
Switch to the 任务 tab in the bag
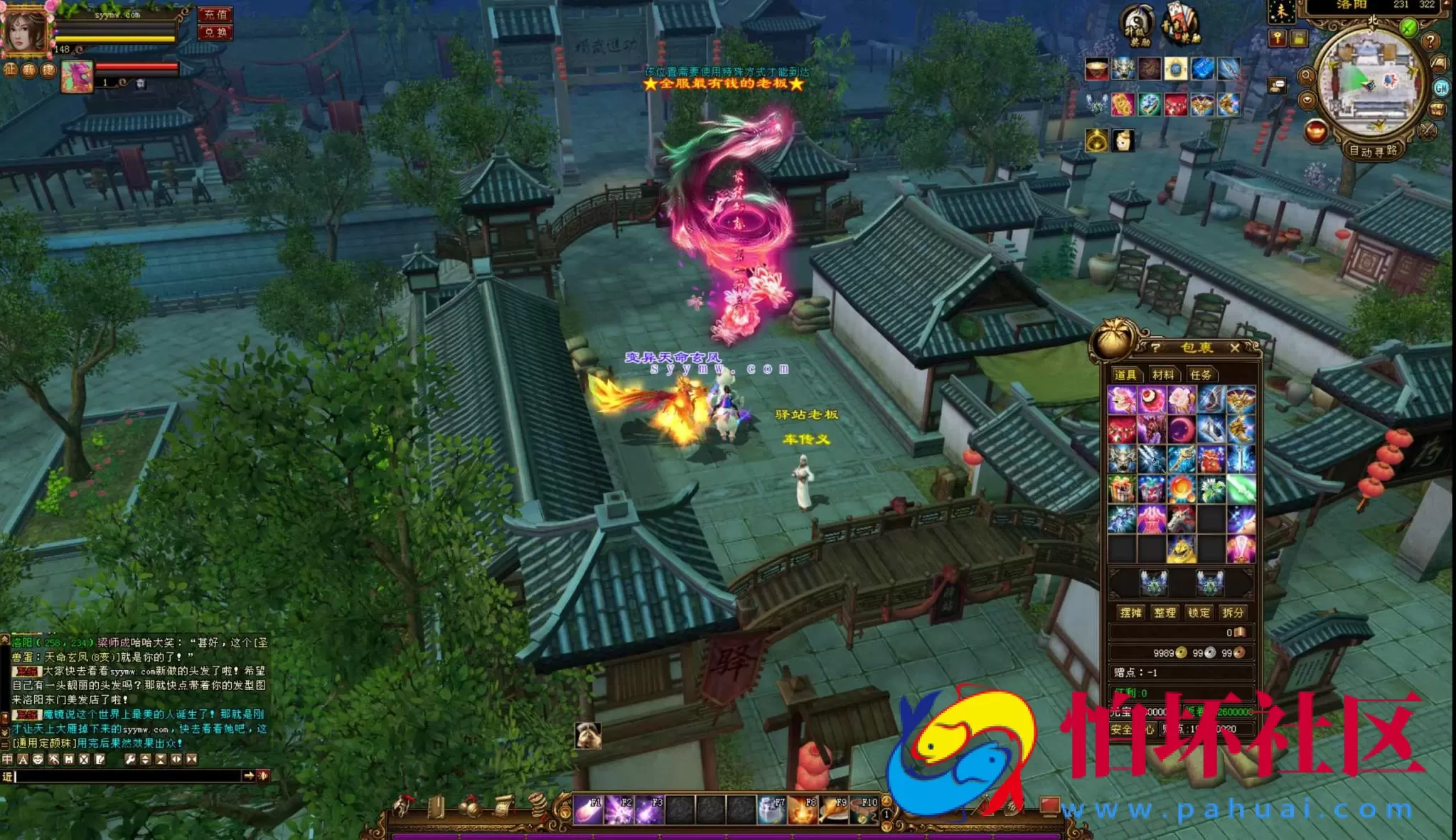point(1201,374)
